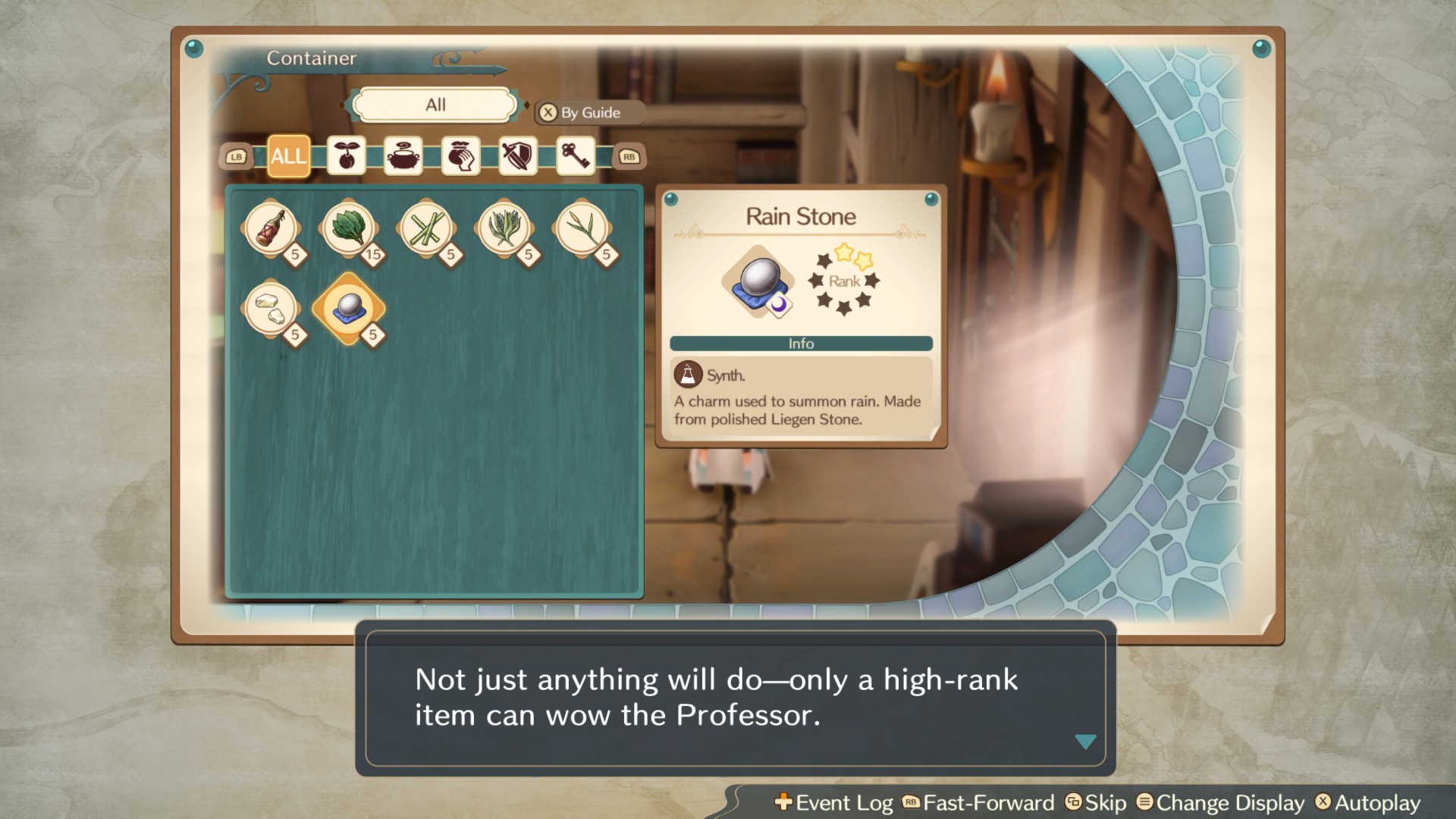Switch to the sprout and fruit category tab
The height and width of the screenshot is (819, 1456).
coord(347,156)
